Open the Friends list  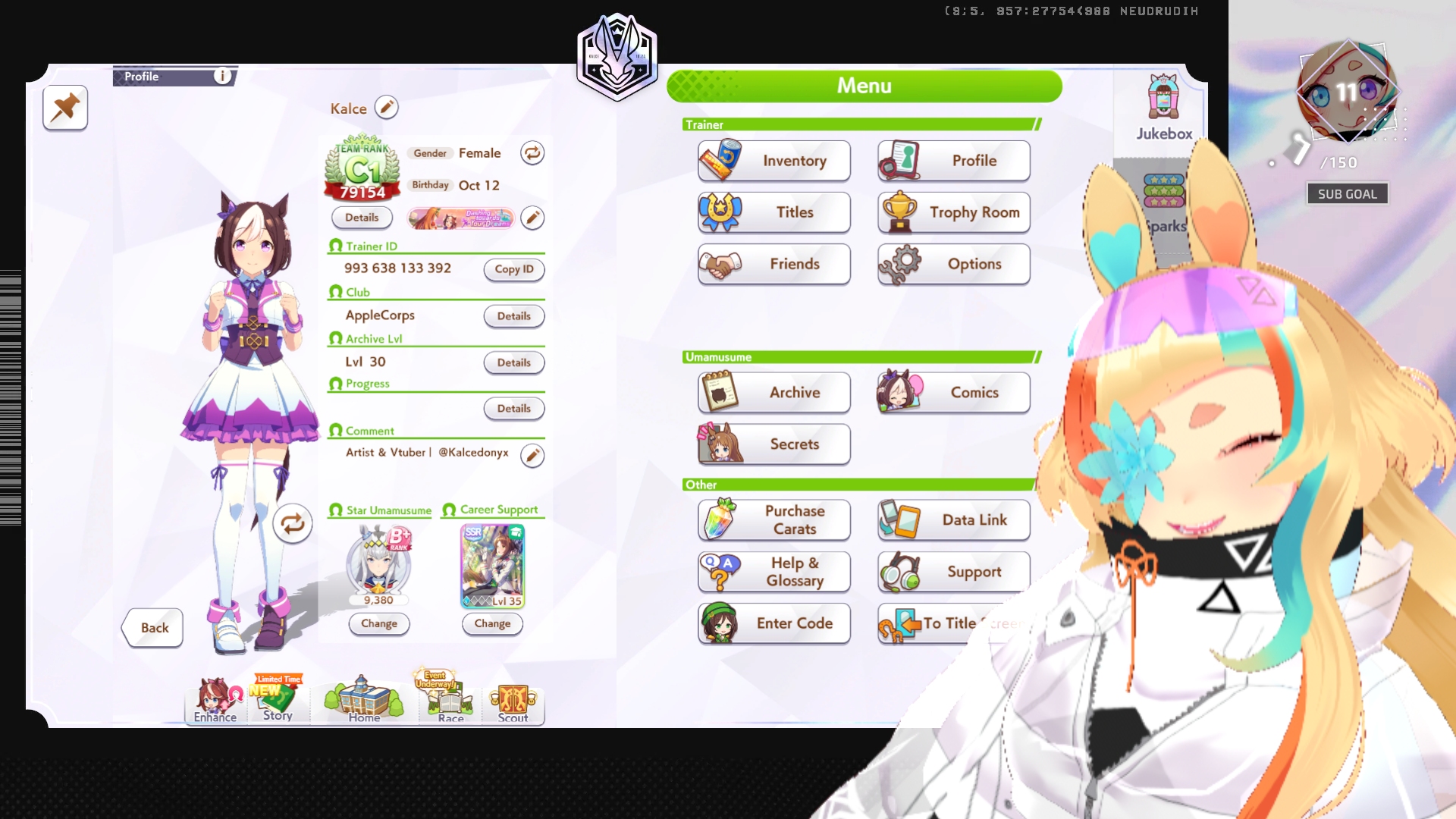773,264
